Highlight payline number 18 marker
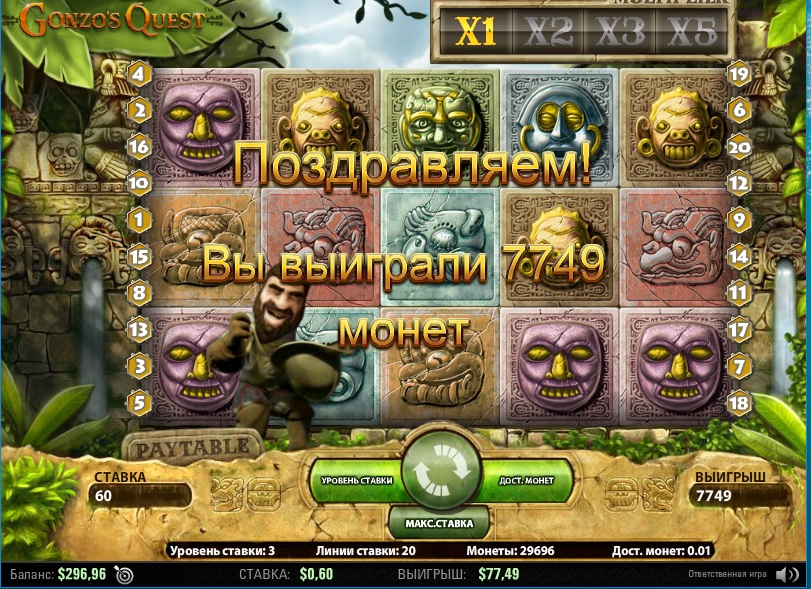The width and height of the screenshot is (811, 589). (x=739, y=403)
